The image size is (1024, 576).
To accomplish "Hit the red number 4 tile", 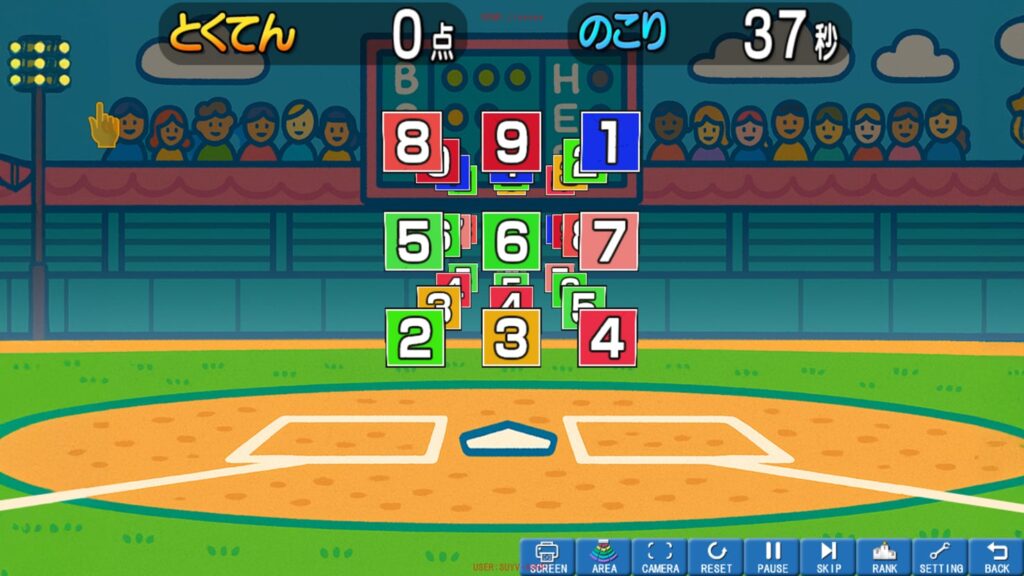I will [607, 337].
